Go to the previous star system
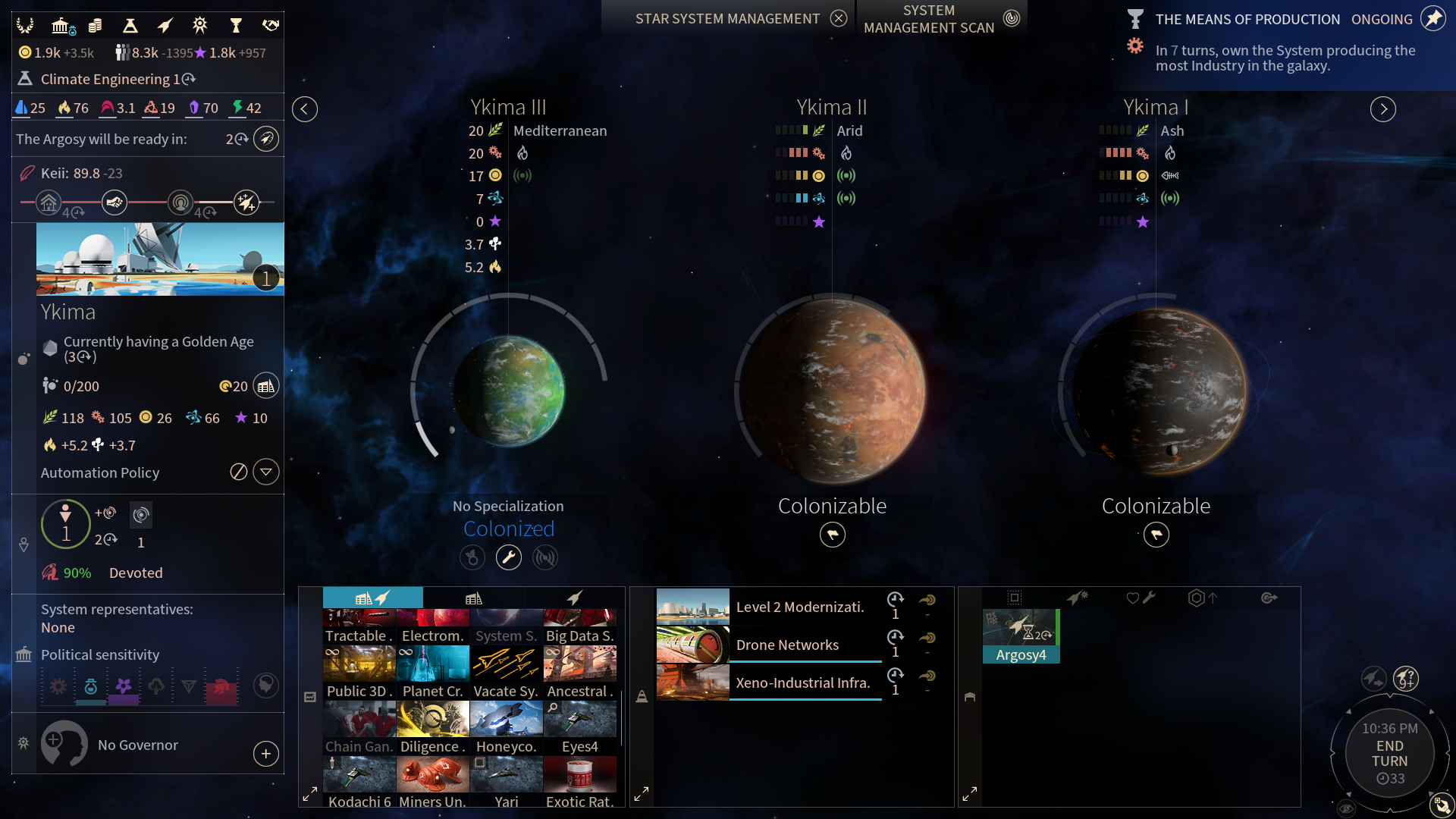Screen dimensions: 1456x819 coord(304,109)
